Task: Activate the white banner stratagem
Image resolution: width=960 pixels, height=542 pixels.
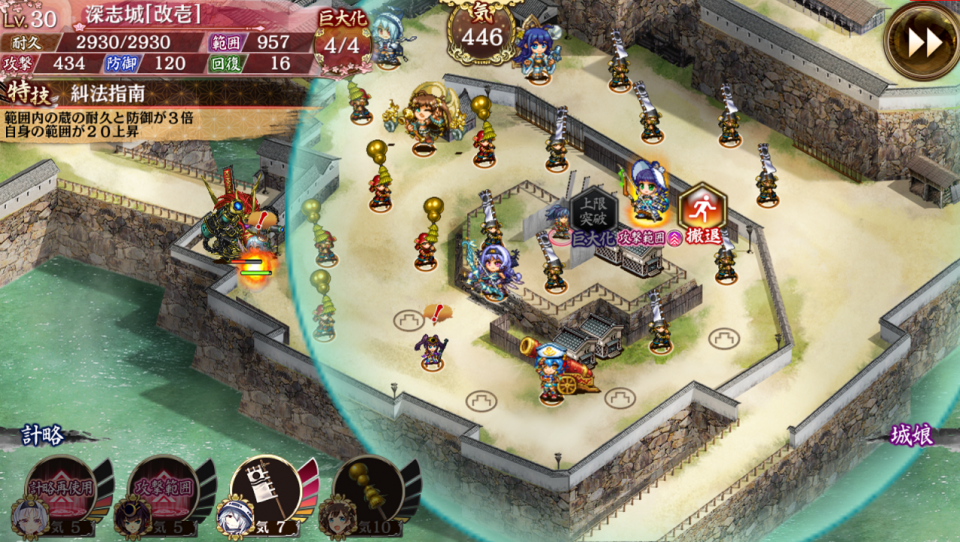Action: point(264,493)
